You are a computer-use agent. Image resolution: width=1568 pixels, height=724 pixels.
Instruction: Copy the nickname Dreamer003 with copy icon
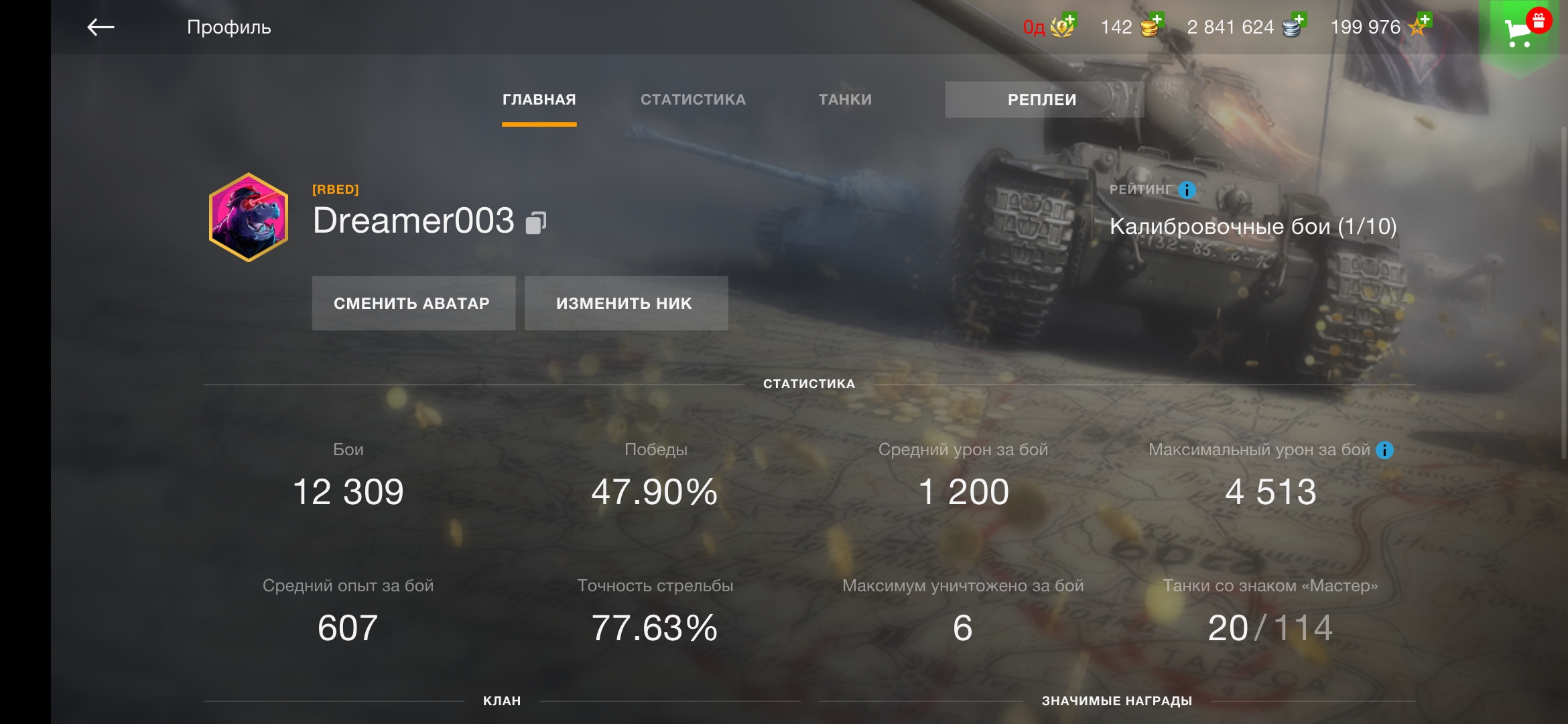pyautogui.click(x=536, y=223)
